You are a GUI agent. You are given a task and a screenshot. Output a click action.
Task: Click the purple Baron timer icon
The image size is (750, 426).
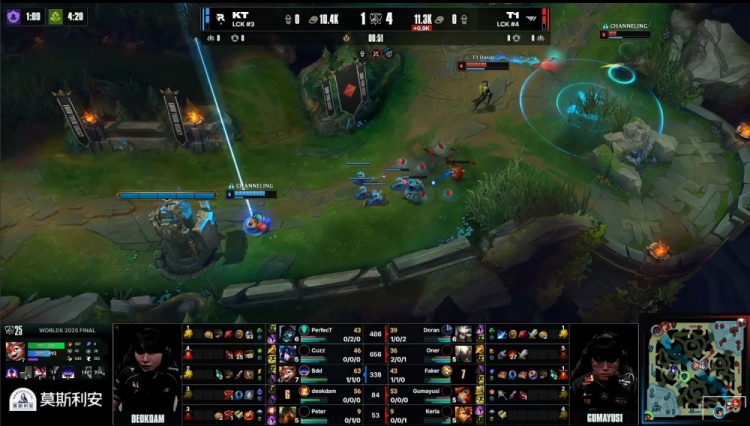[x=13, y=16]
